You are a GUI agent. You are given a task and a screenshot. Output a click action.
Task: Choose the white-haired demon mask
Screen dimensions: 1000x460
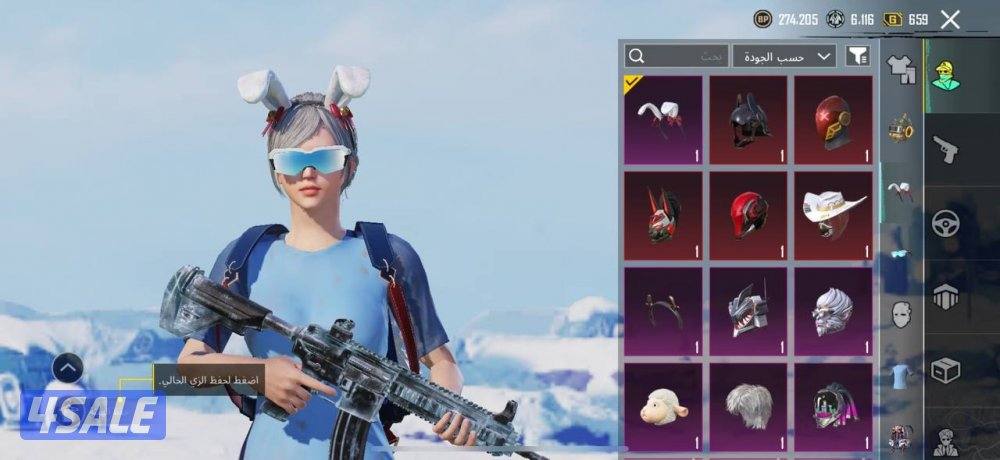tap(833, 311)
